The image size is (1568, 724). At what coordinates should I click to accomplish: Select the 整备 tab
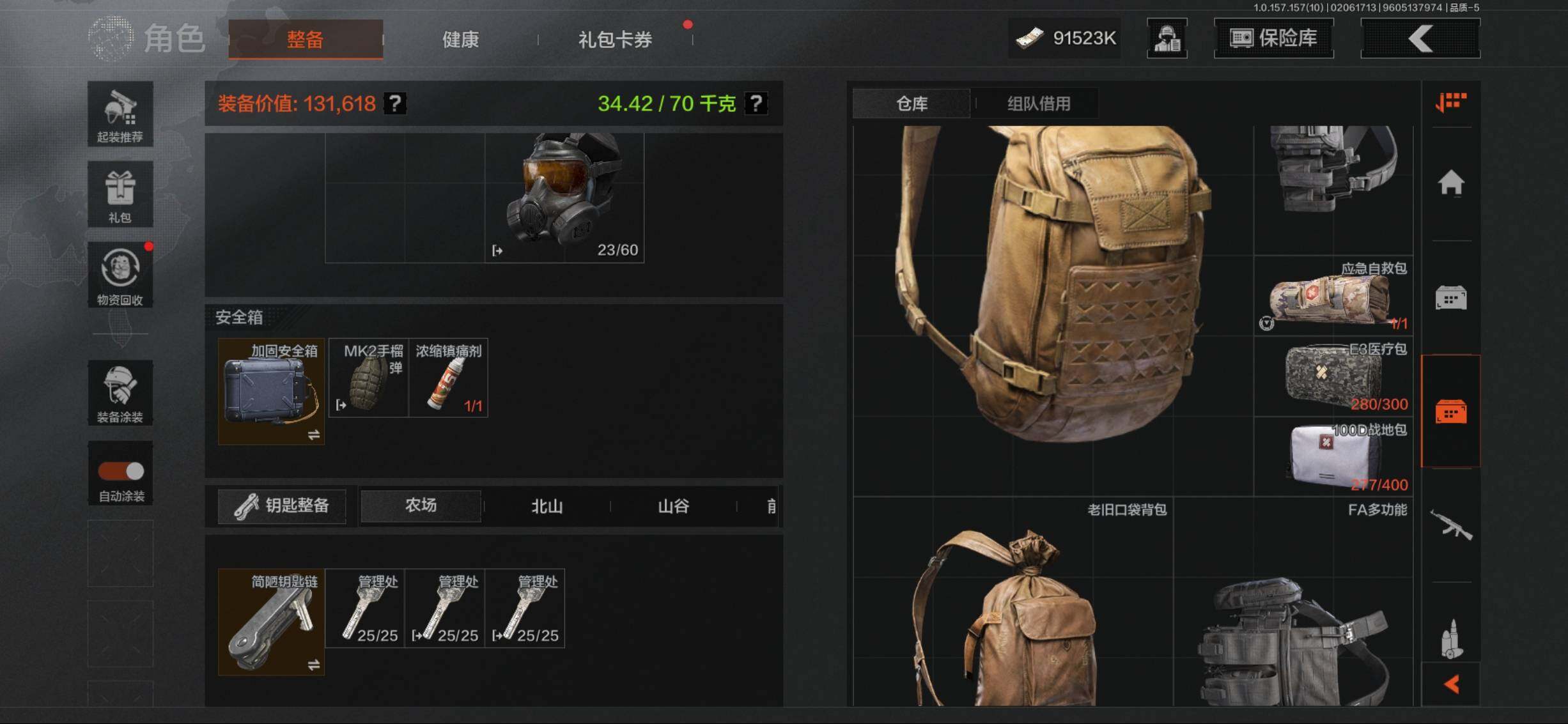click(306, 40)
